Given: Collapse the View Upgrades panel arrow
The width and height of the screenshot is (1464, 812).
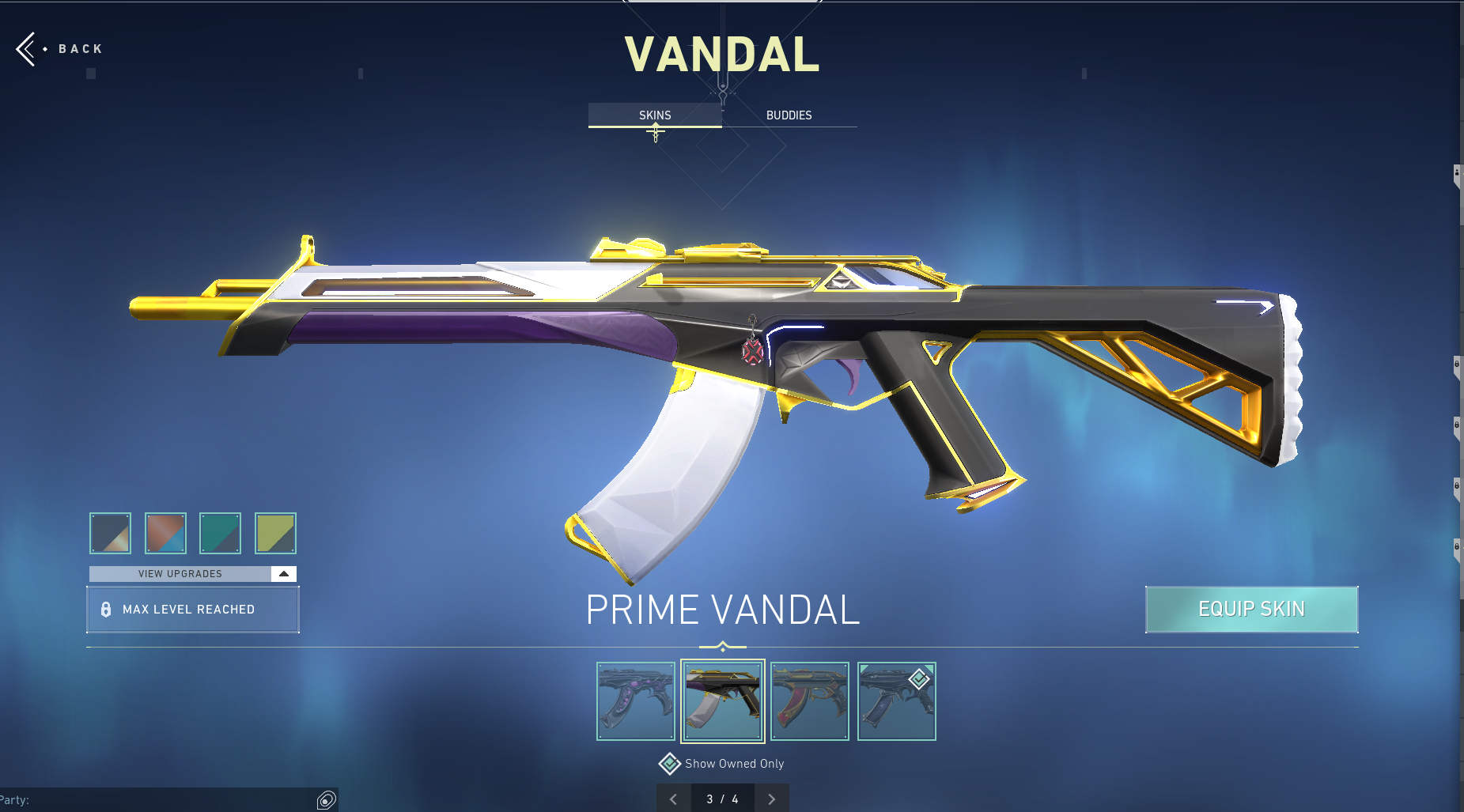Looking at the screenshot, I should [284, 573].
